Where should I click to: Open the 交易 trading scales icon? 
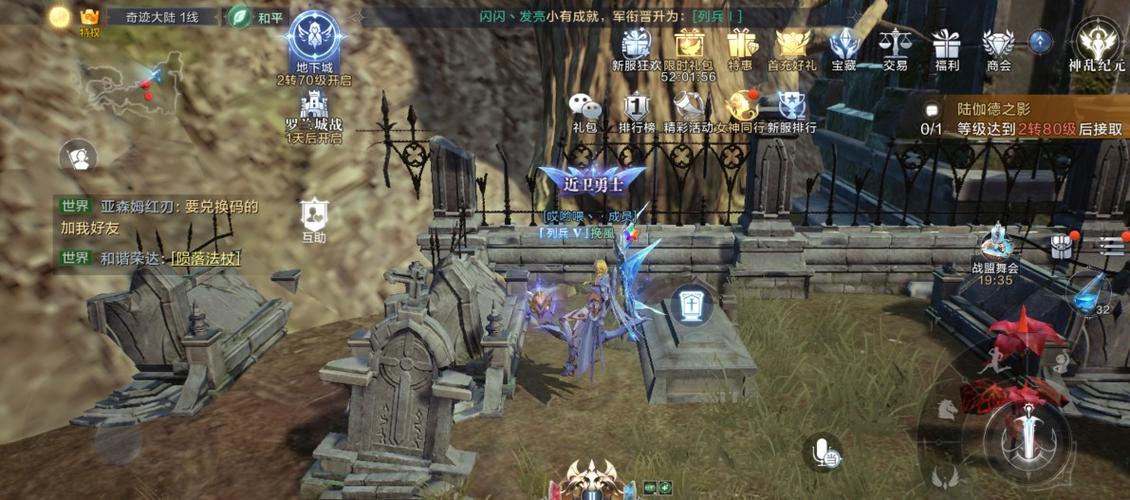click(x=895, y=46)
